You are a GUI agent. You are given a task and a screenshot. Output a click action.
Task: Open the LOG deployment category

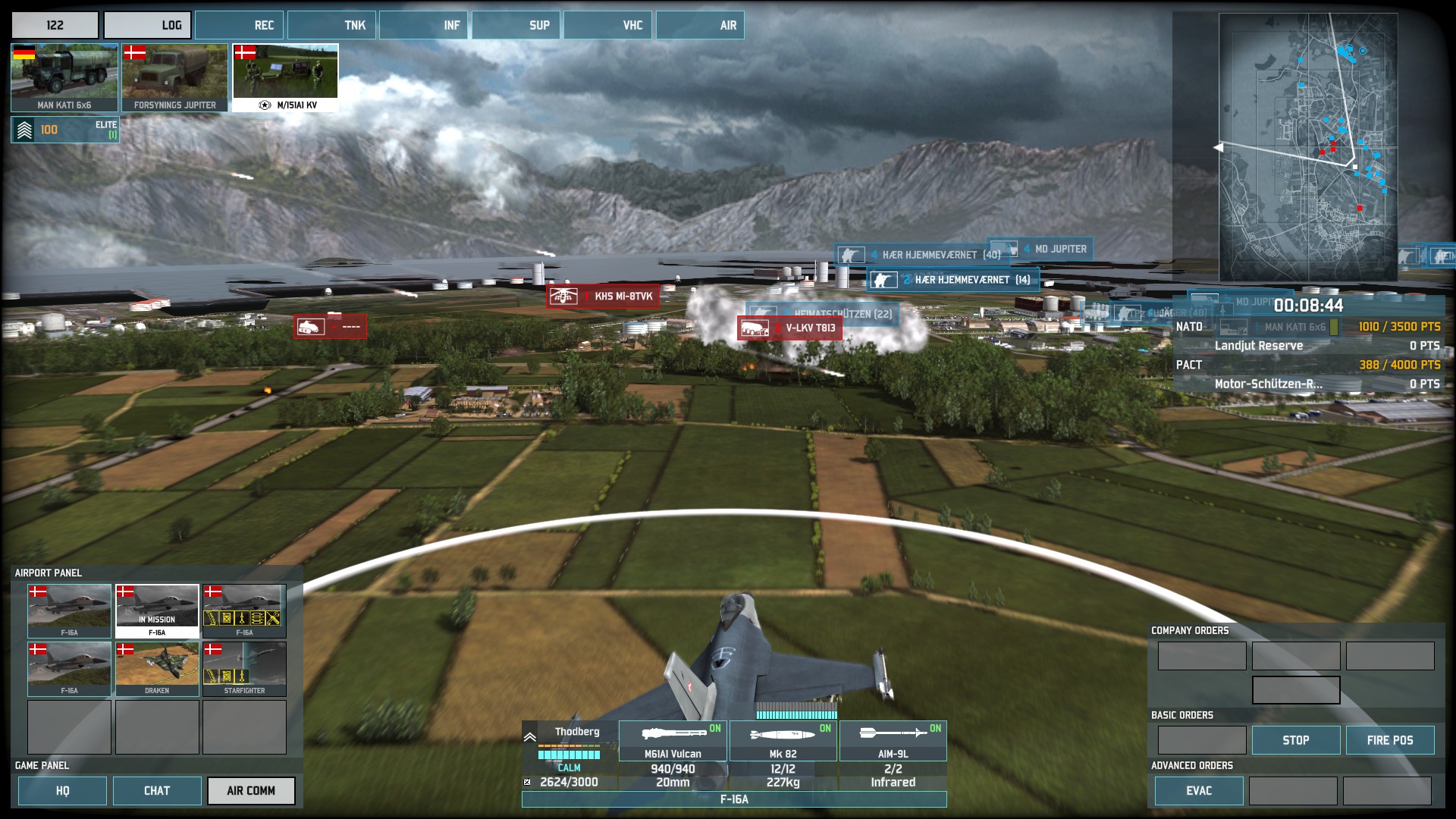[x=147, y=25]
